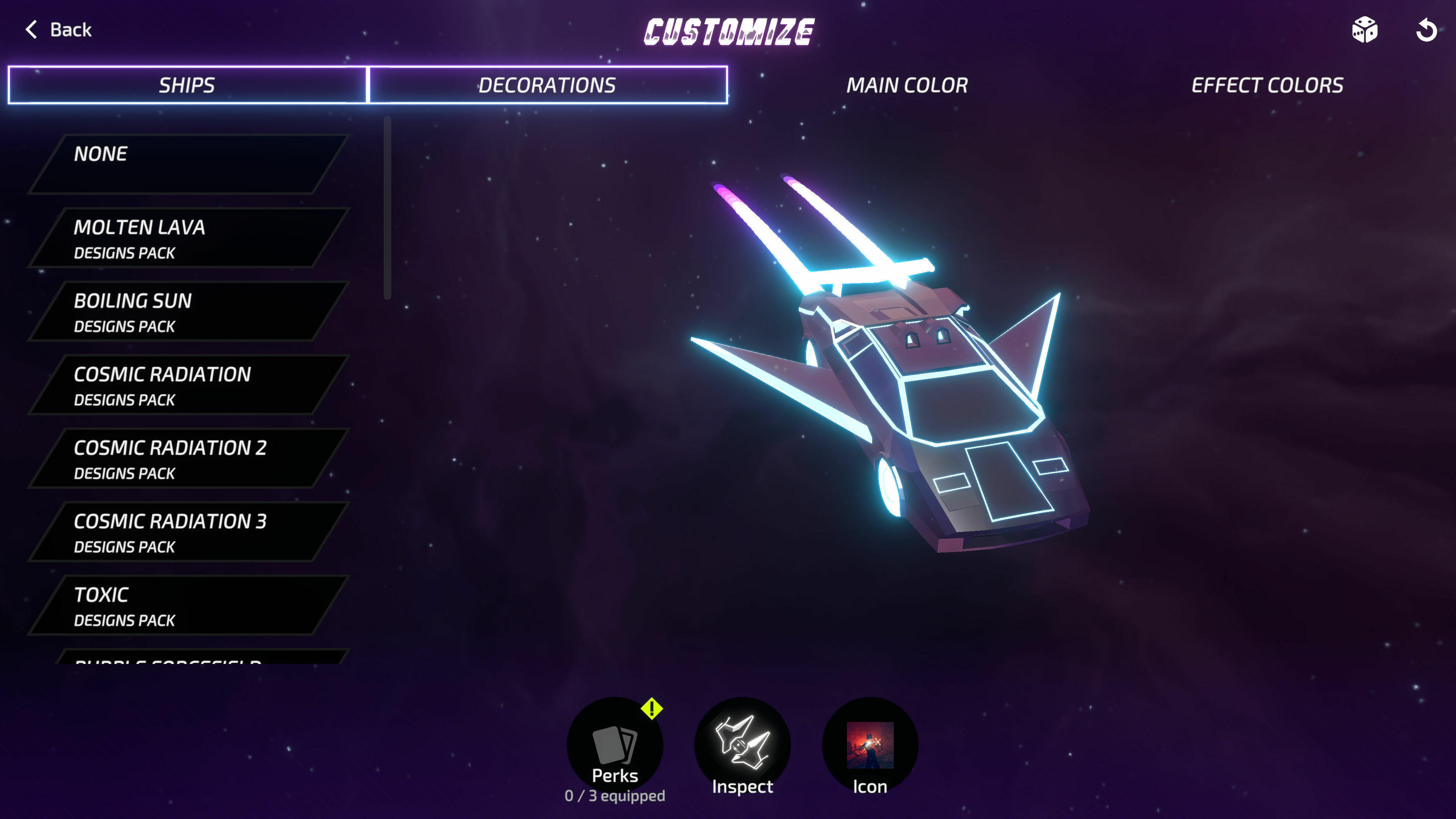Equip the TOXIC designs pack
The width and height of the screenshot is (1456, 819).
pyautogui.click(x=187, y=606)
